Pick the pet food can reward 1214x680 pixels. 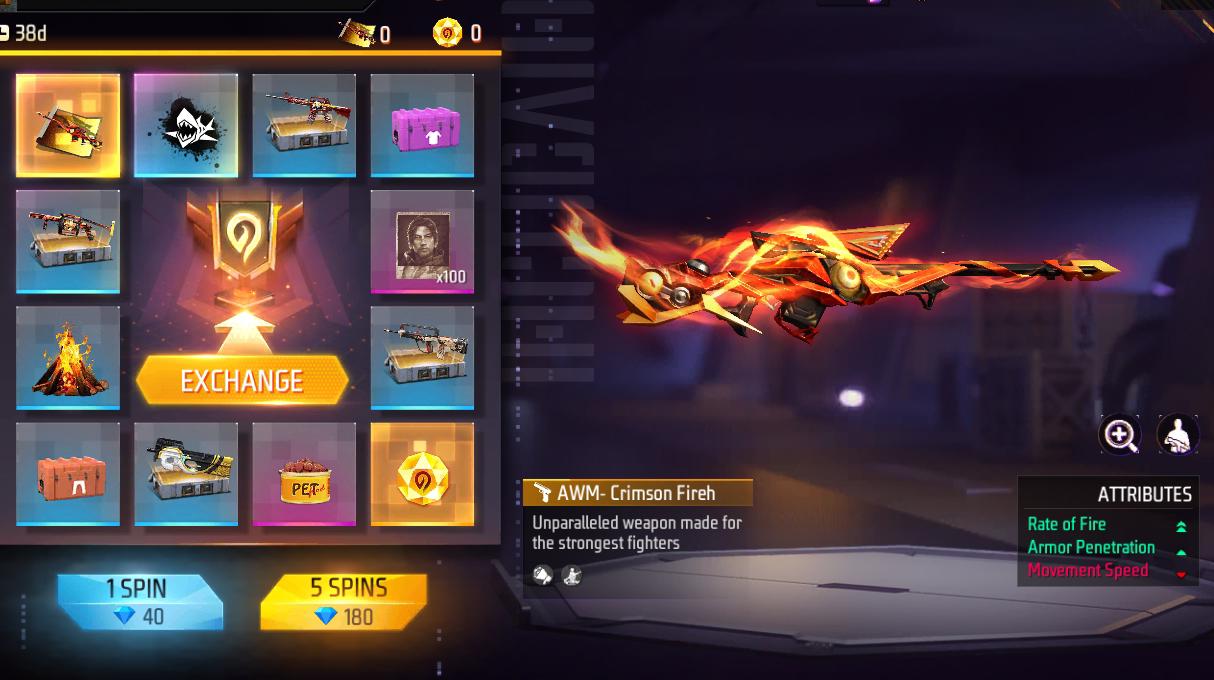[x=304, y=474]
